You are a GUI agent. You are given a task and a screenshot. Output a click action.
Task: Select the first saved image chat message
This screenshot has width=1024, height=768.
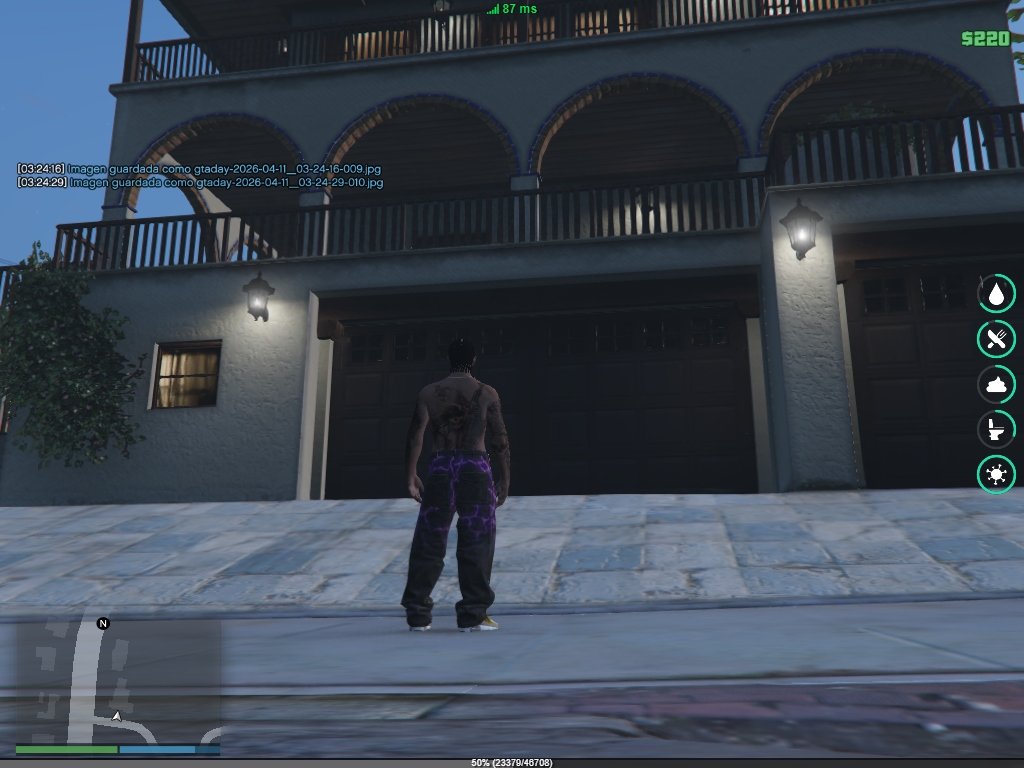click(199, 169)
